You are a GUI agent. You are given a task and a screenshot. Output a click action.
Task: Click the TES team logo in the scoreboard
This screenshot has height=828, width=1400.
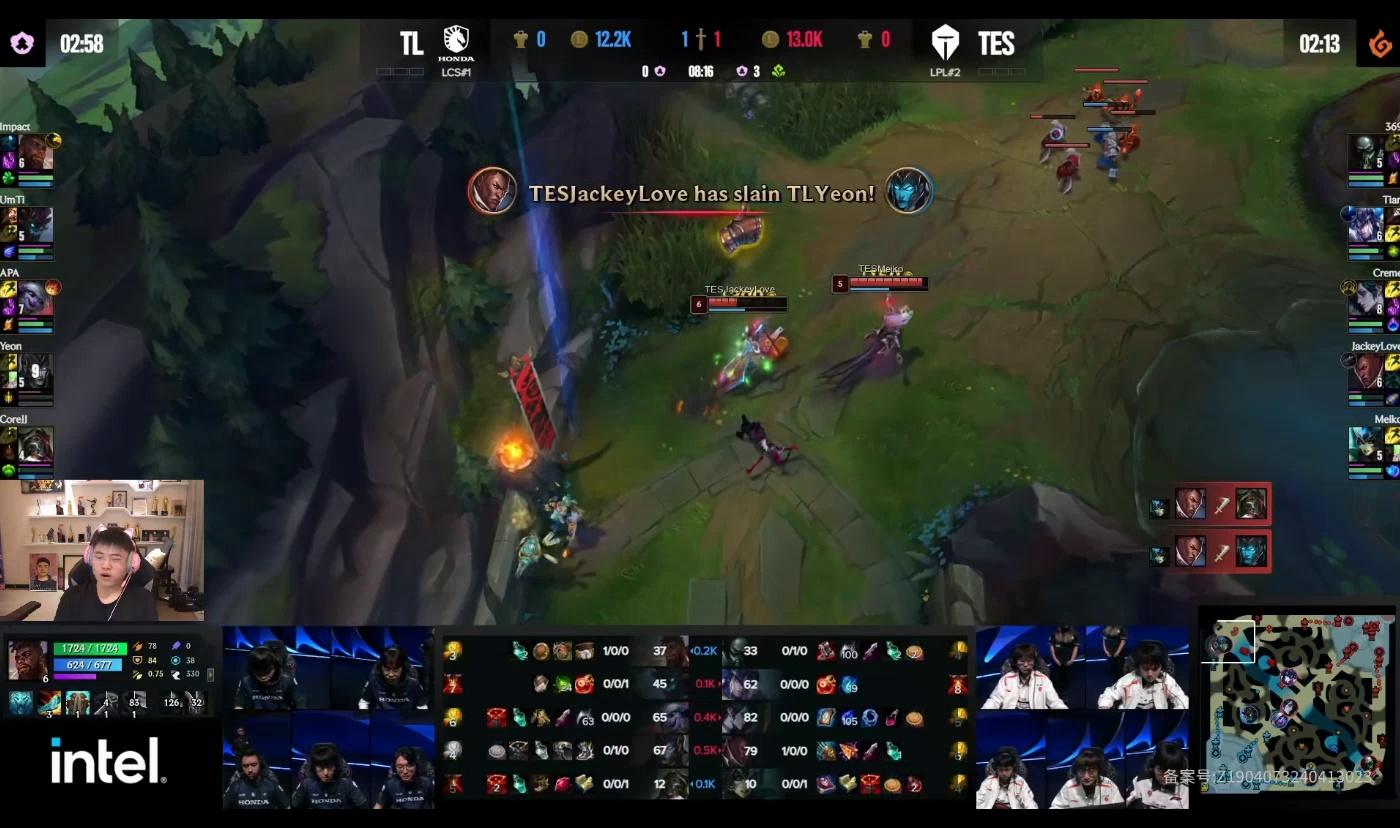coord(945,42)
